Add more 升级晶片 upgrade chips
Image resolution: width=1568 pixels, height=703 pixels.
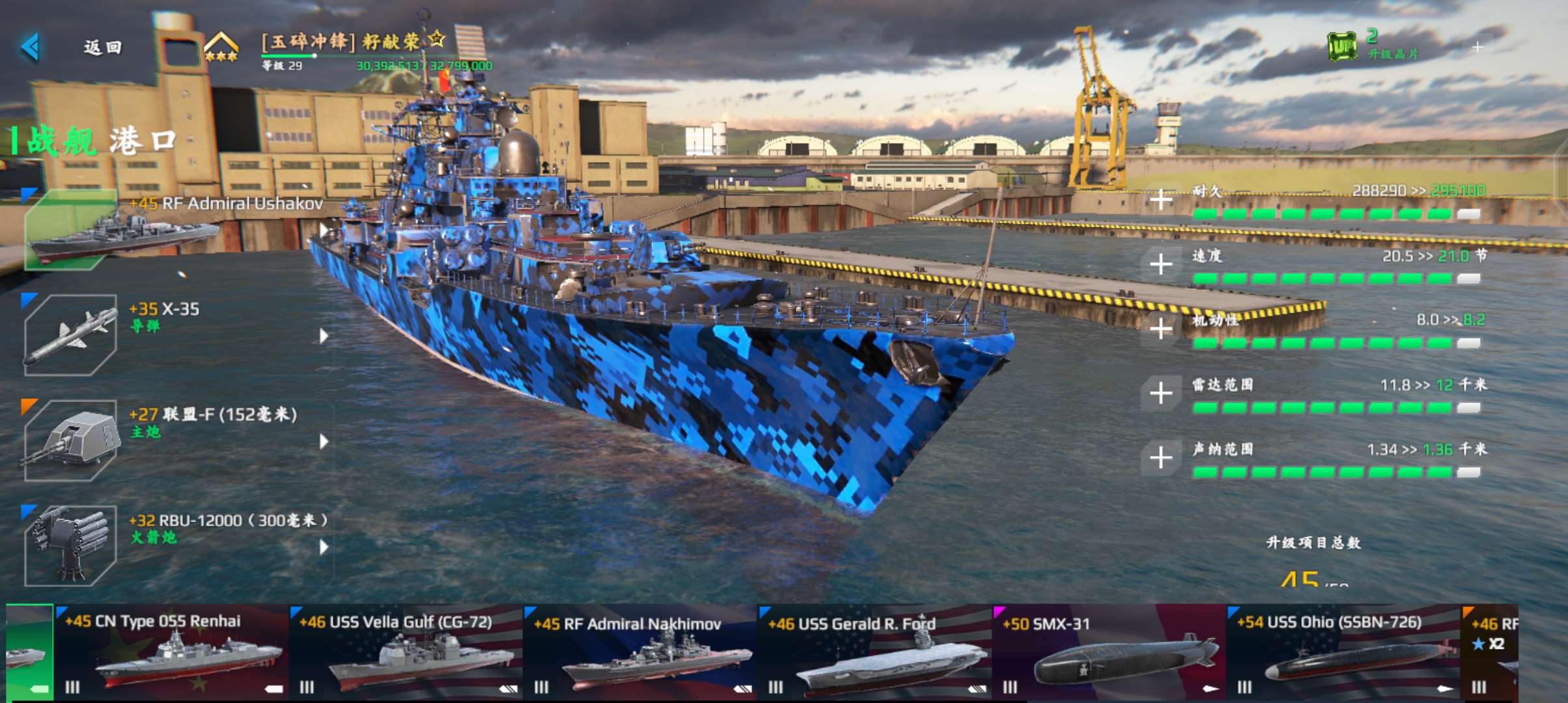tap(1477, 47)
